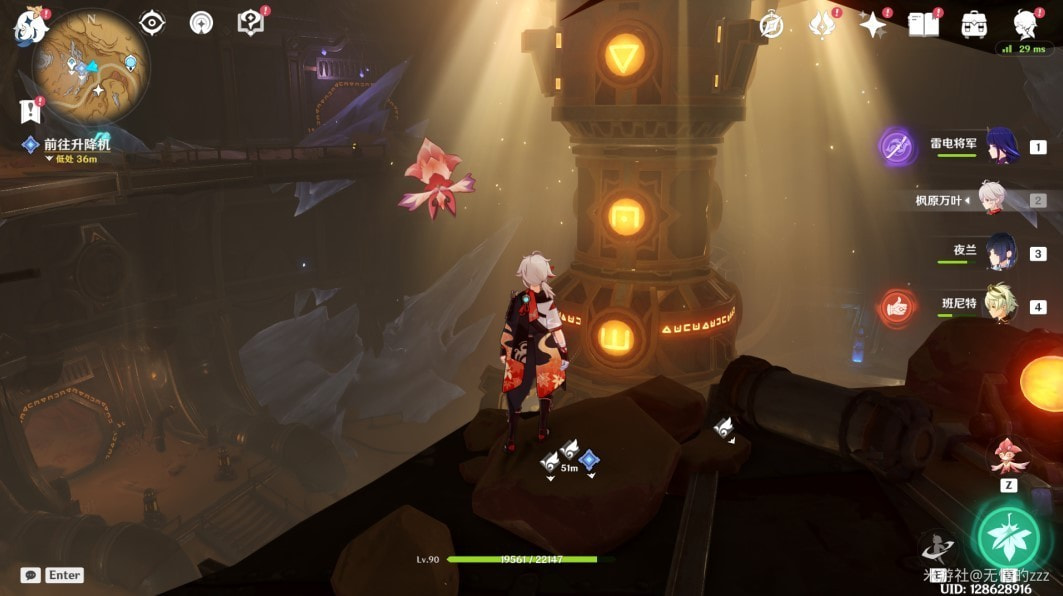Image resolution: width=1063 pixels, height=596 pixels.
Task: Select the 前往升降机 quest tracker
Action: pos(76,145)
